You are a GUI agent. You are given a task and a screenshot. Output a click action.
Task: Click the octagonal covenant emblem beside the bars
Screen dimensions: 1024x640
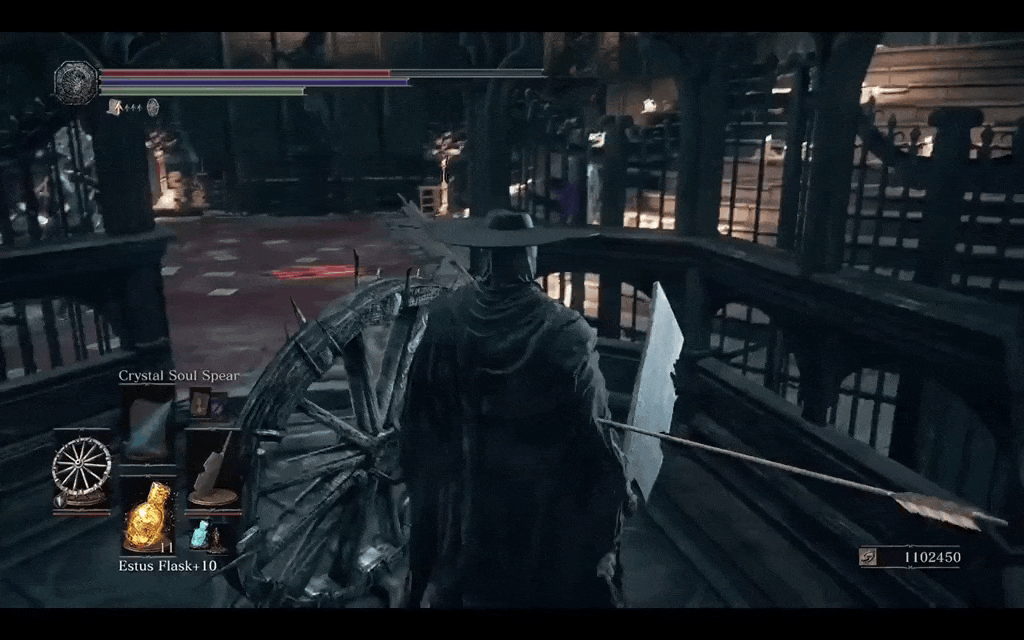76,82
